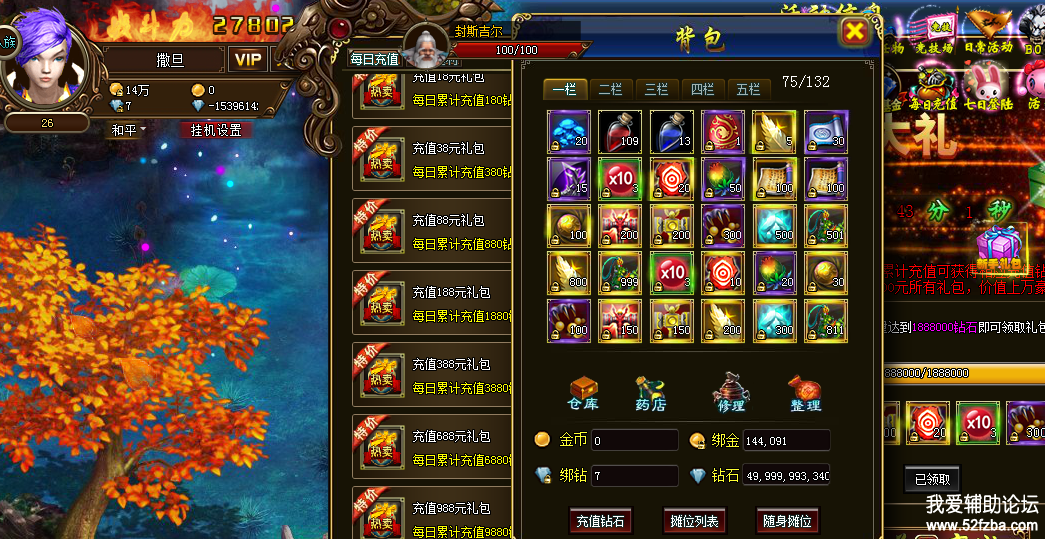Image resolution: width=1045 pixels, height=539 pixels.
Task: Open the 日常活动 daily activities icon
Action: [988, 34]
